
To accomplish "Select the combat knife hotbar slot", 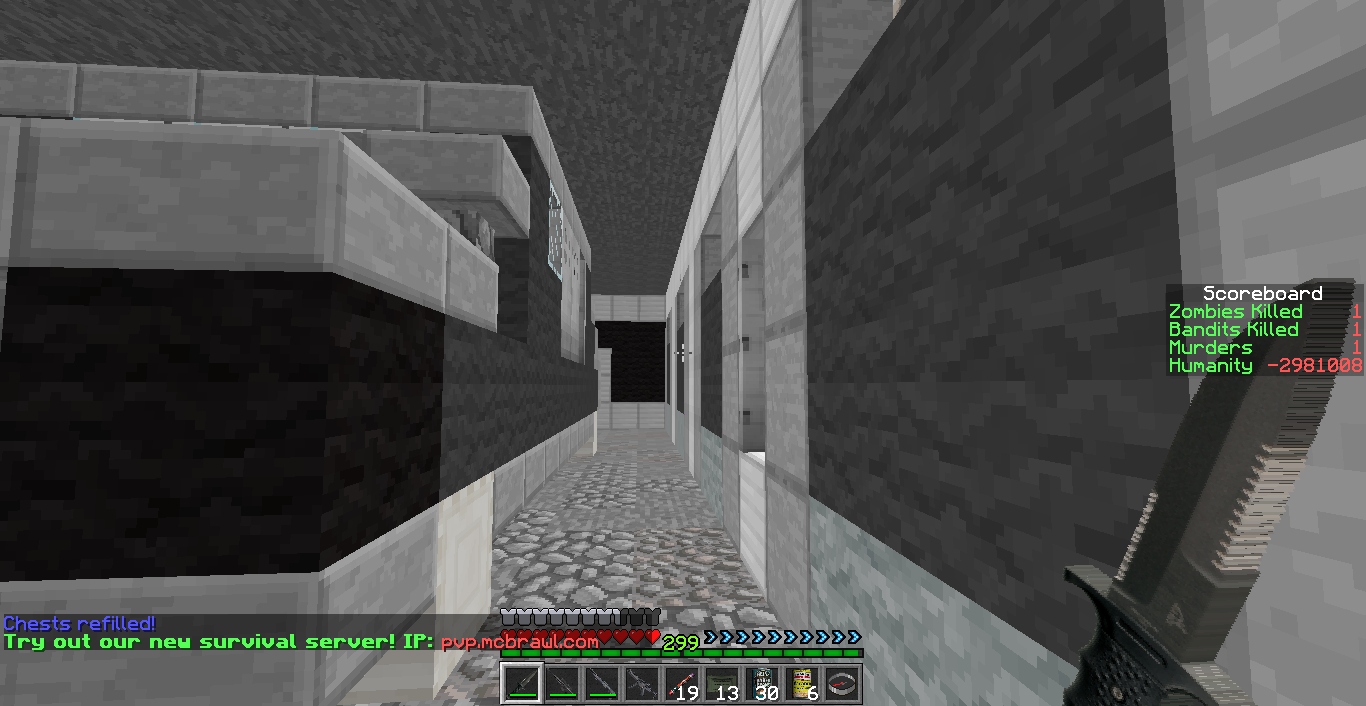I will (x=522, y=684).
